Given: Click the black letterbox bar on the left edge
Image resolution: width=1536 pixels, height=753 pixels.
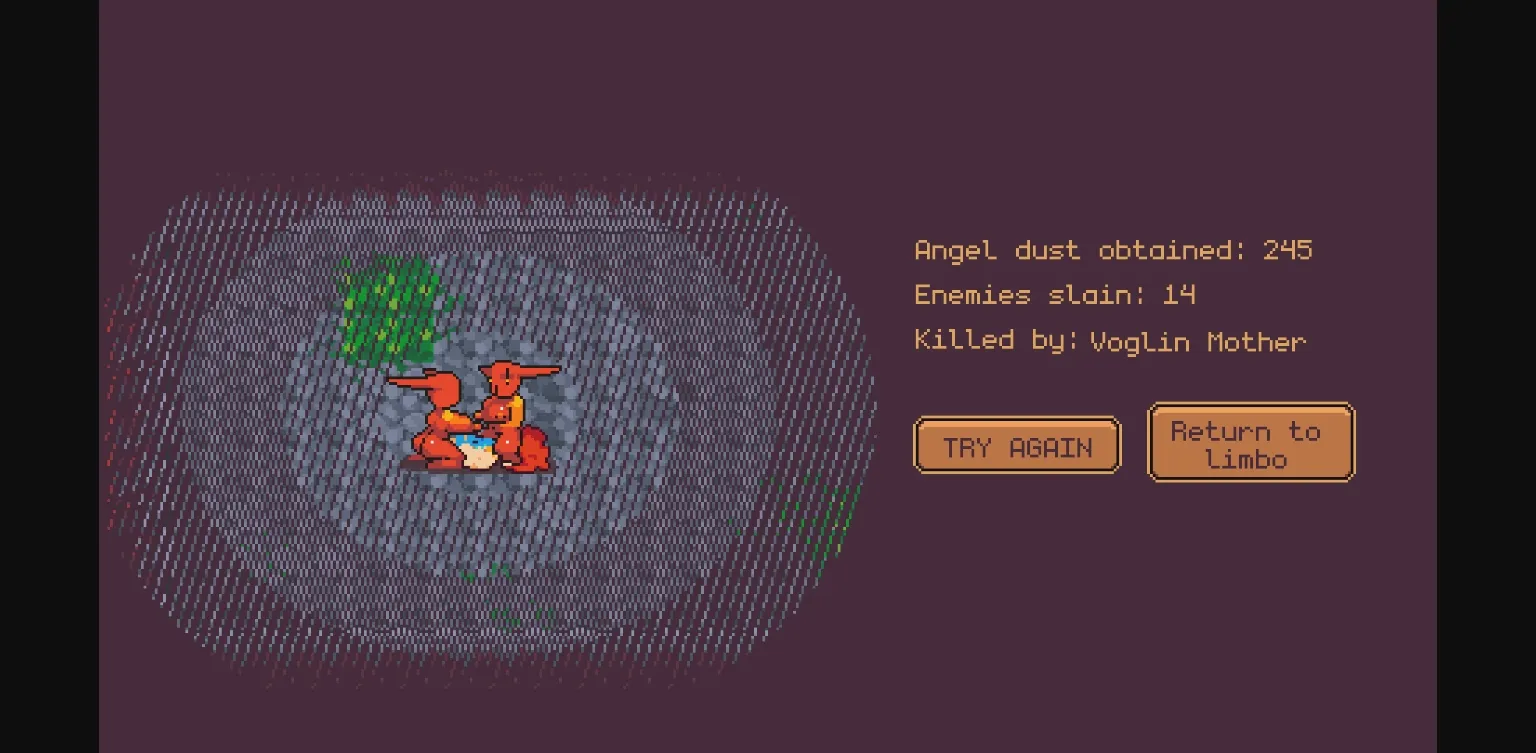Looking at the screenshot, I should point(48,376).
